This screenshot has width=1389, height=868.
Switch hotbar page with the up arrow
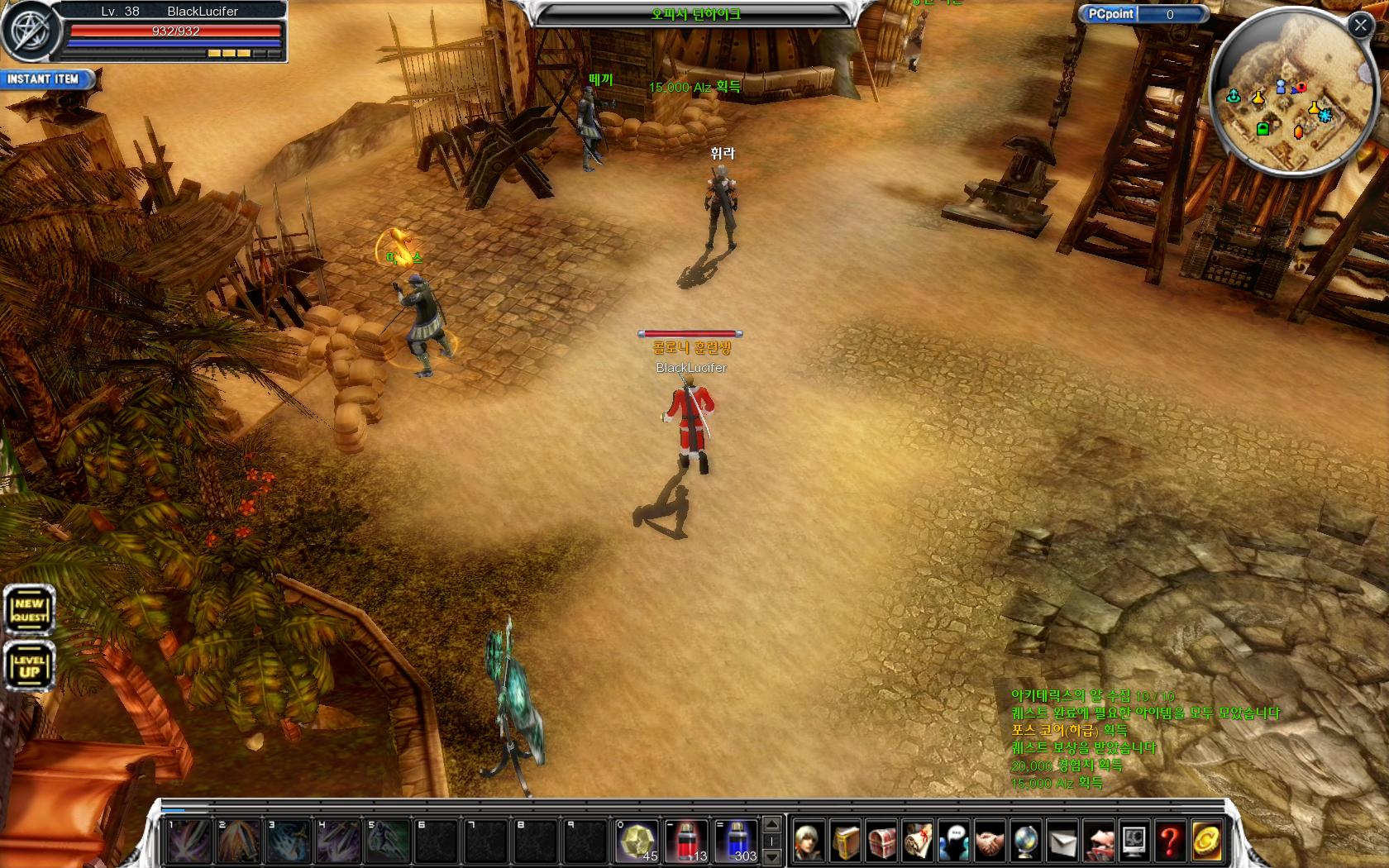point(771,824)
